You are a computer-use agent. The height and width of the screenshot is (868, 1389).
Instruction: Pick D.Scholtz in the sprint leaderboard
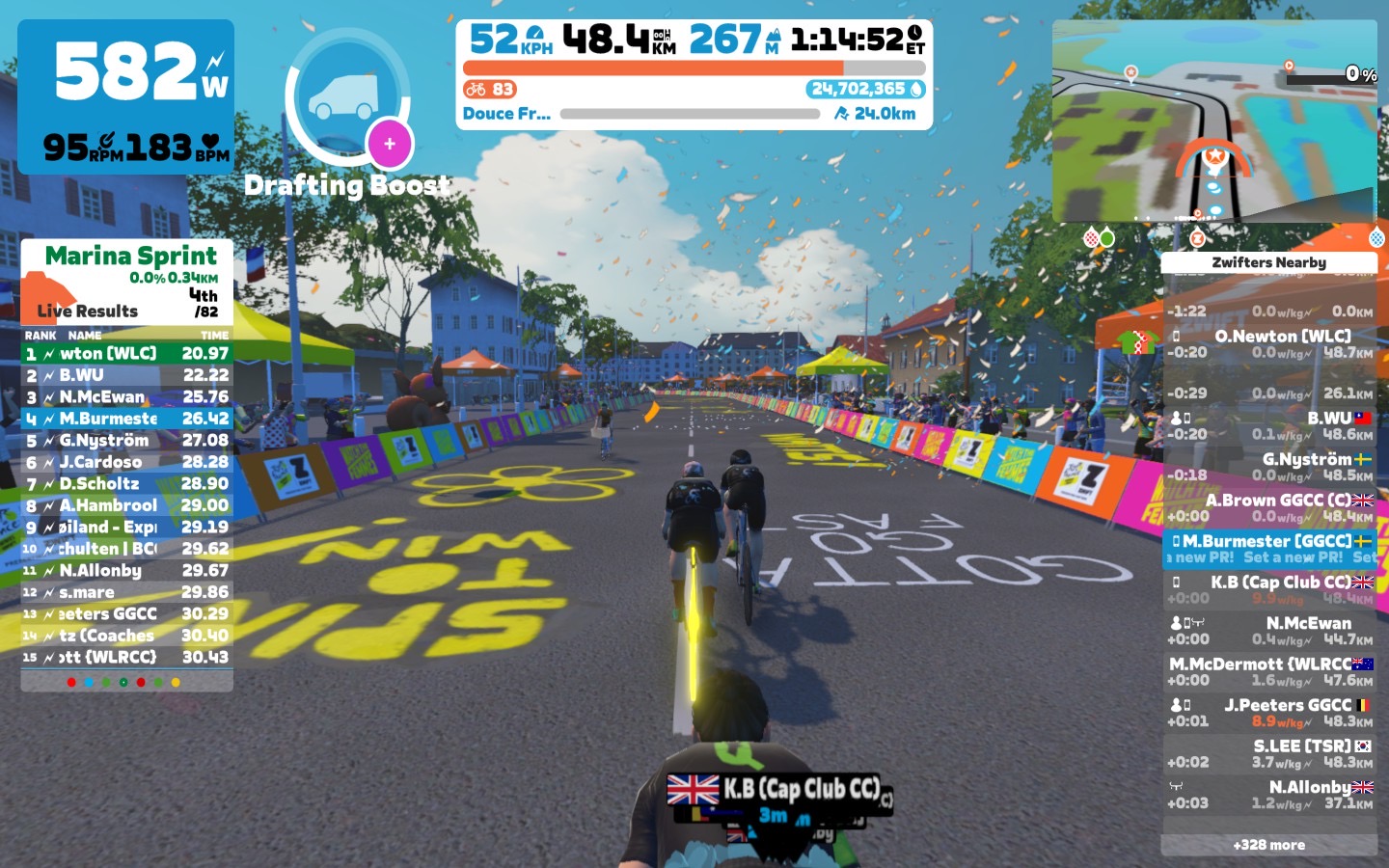(x=127, y=483)
